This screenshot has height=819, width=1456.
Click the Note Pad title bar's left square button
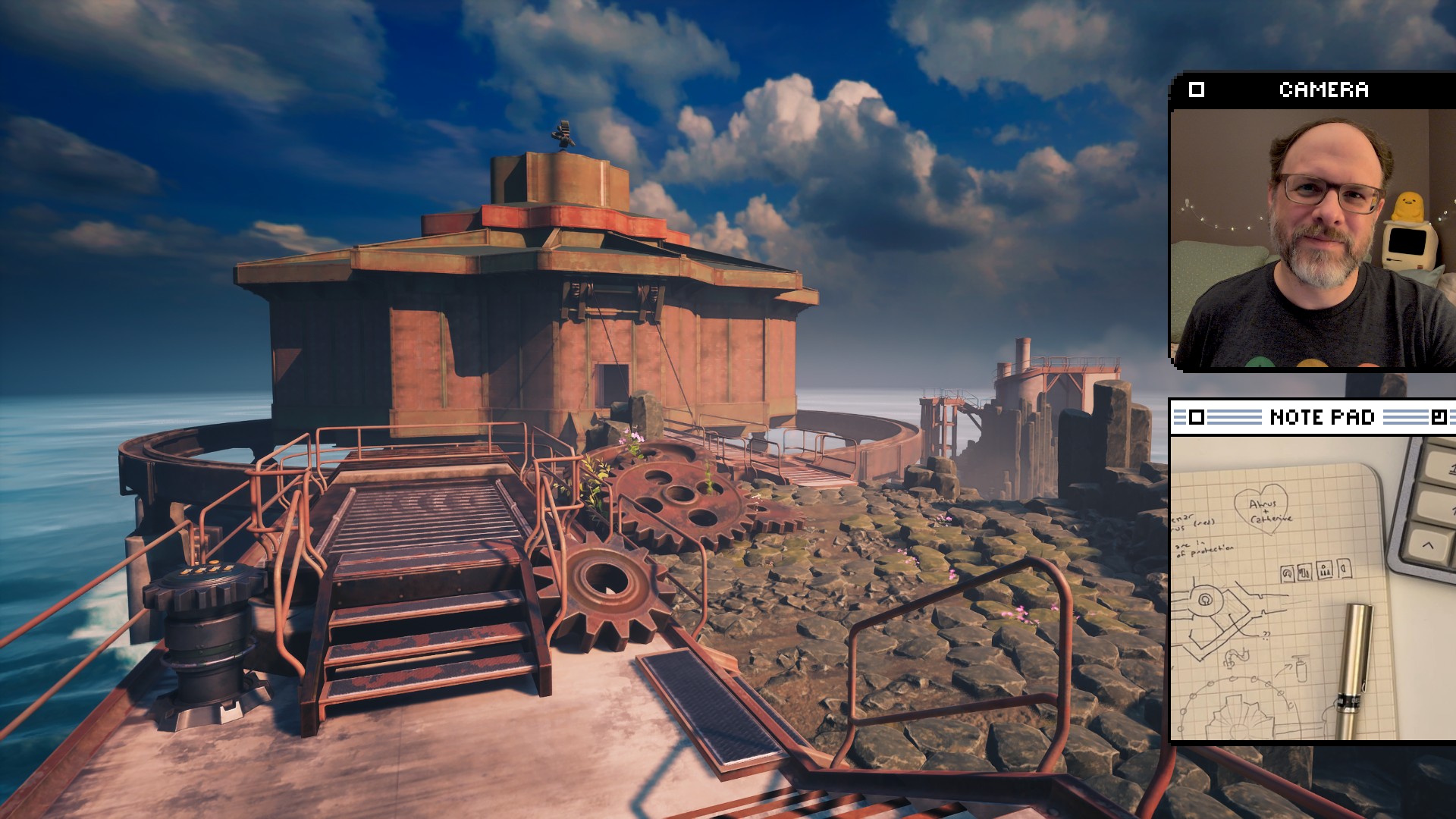pos(1197,417)
